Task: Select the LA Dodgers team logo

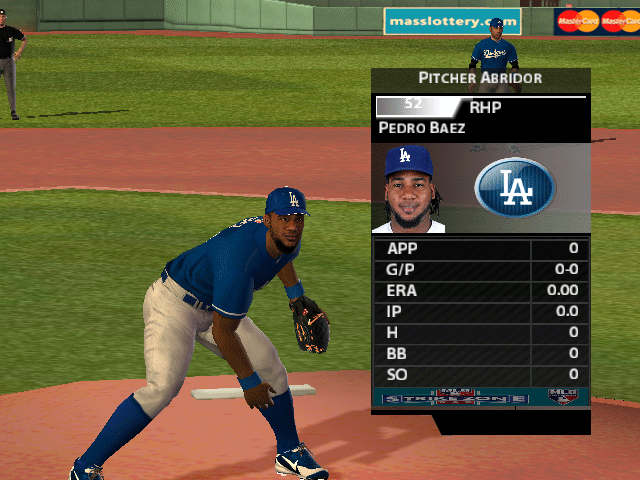Action: click(x=515, y=188)
